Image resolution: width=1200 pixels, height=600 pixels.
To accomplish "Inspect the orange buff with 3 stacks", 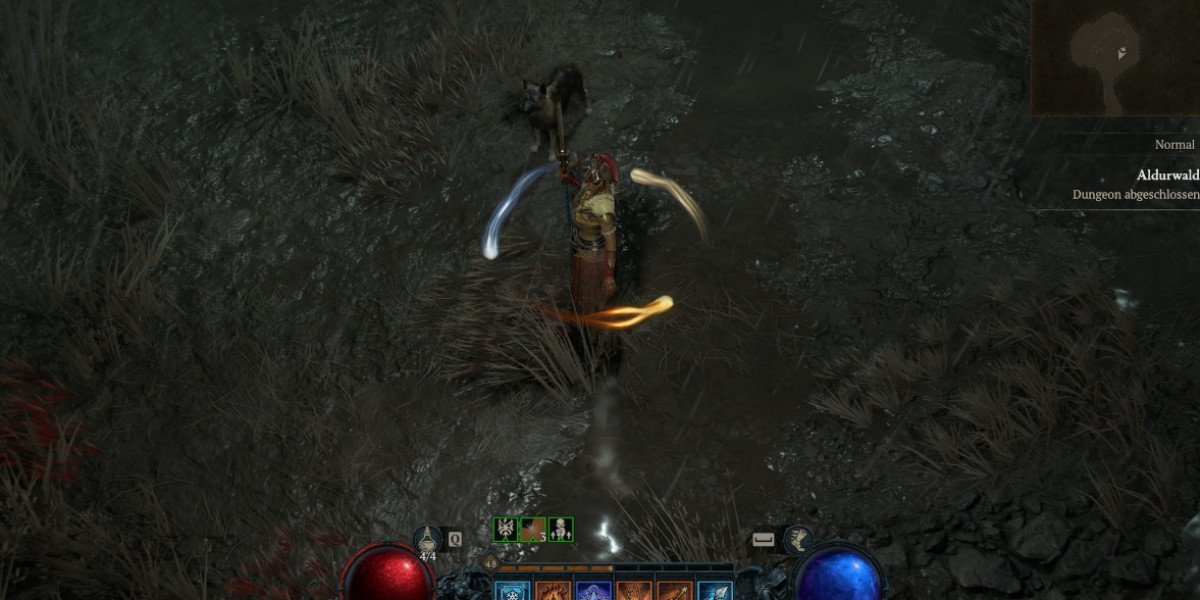I will [x=533, y=530].
